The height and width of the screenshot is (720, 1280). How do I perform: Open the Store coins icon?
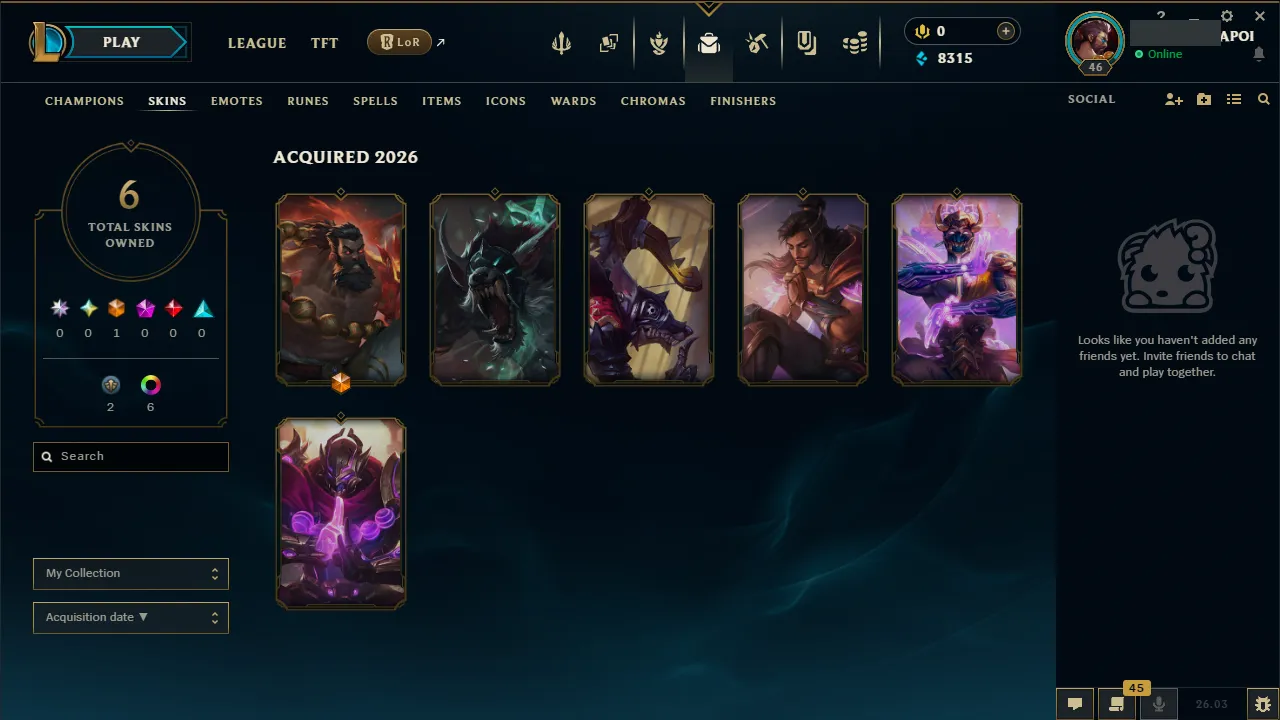[855, 43]
